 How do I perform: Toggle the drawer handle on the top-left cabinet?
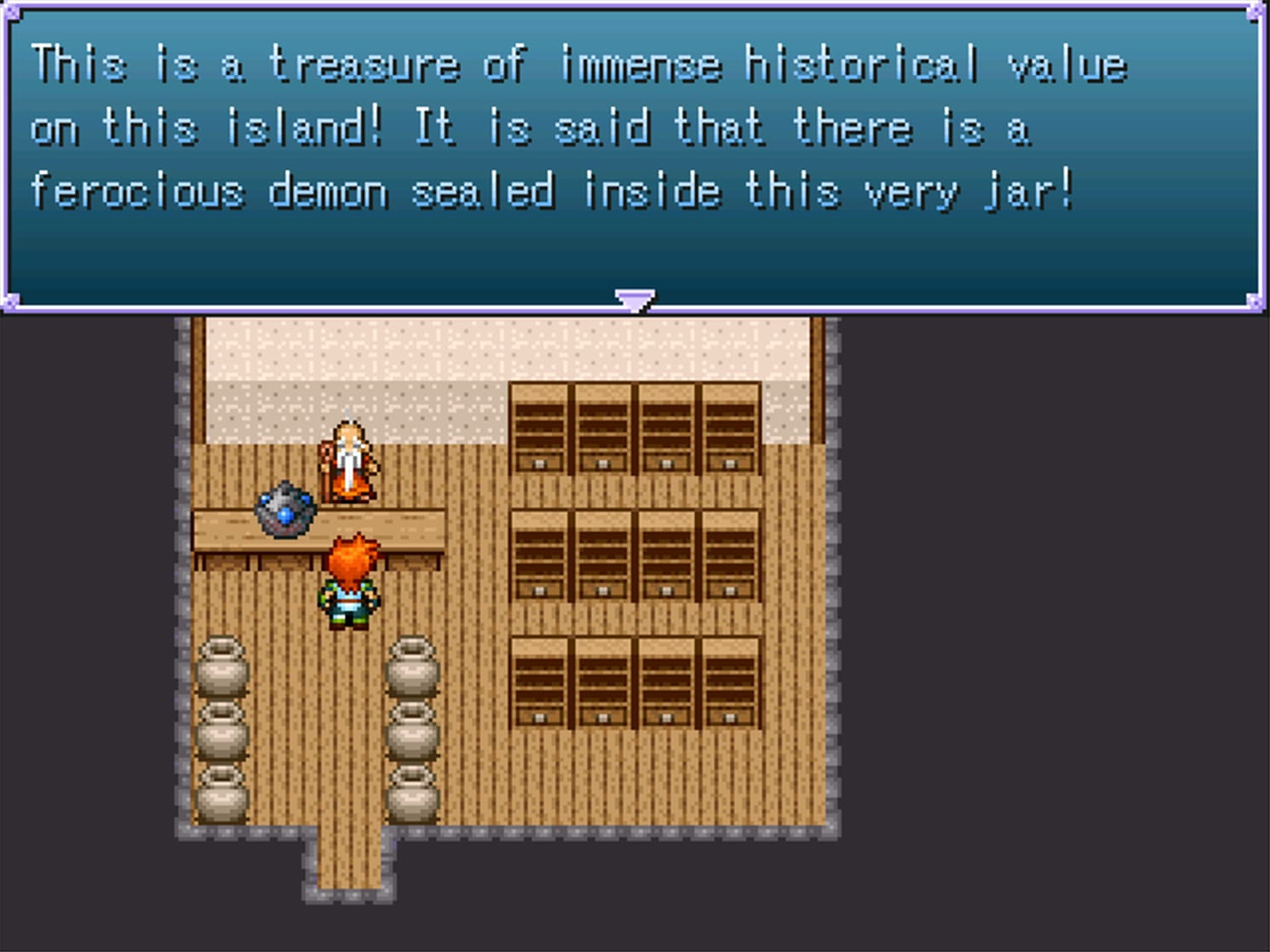coord(539,463)
